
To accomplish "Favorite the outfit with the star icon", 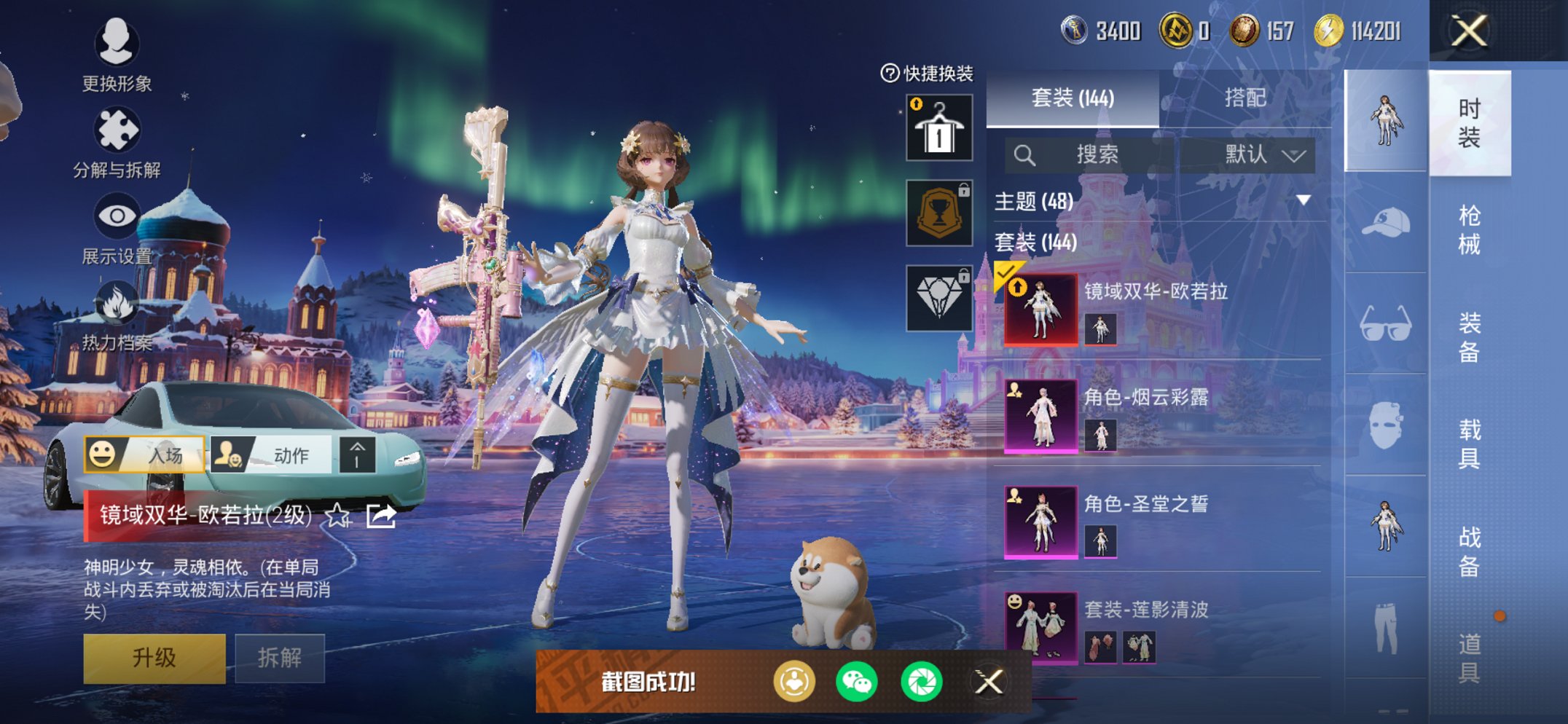I will point(337,516).
